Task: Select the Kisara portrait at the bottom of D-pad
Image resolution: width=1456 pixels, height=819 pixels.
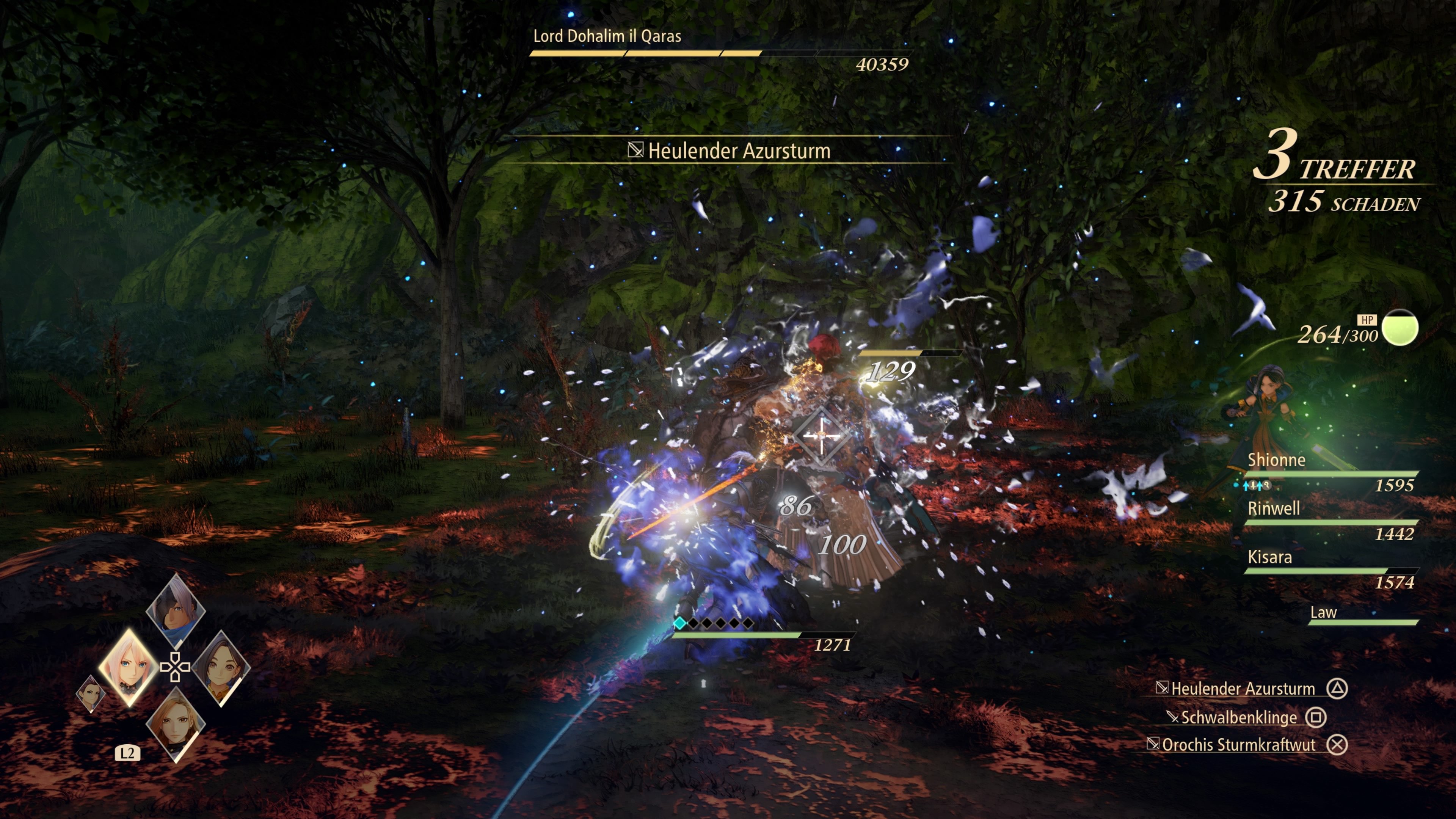Action: [x=176, y=724]
